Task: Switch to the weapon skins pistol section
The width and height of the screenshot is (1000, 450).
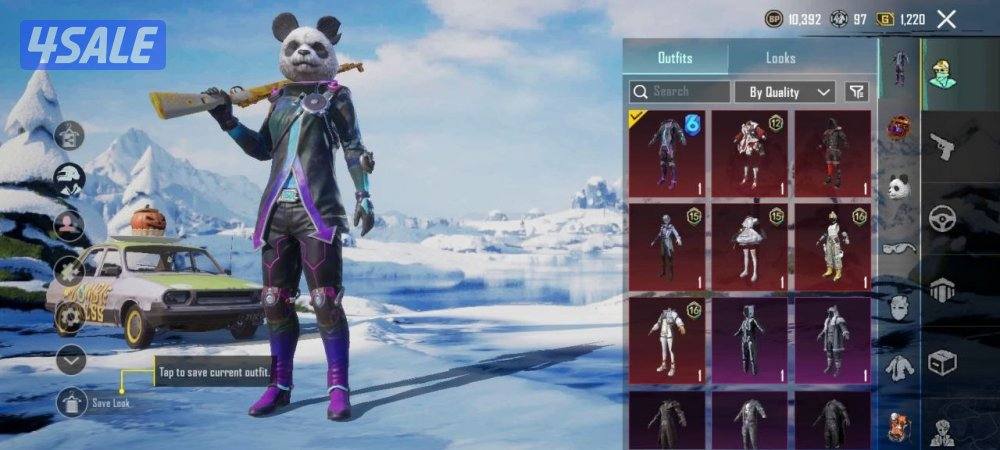Action: pyautogui.click(x=942, y=147)
